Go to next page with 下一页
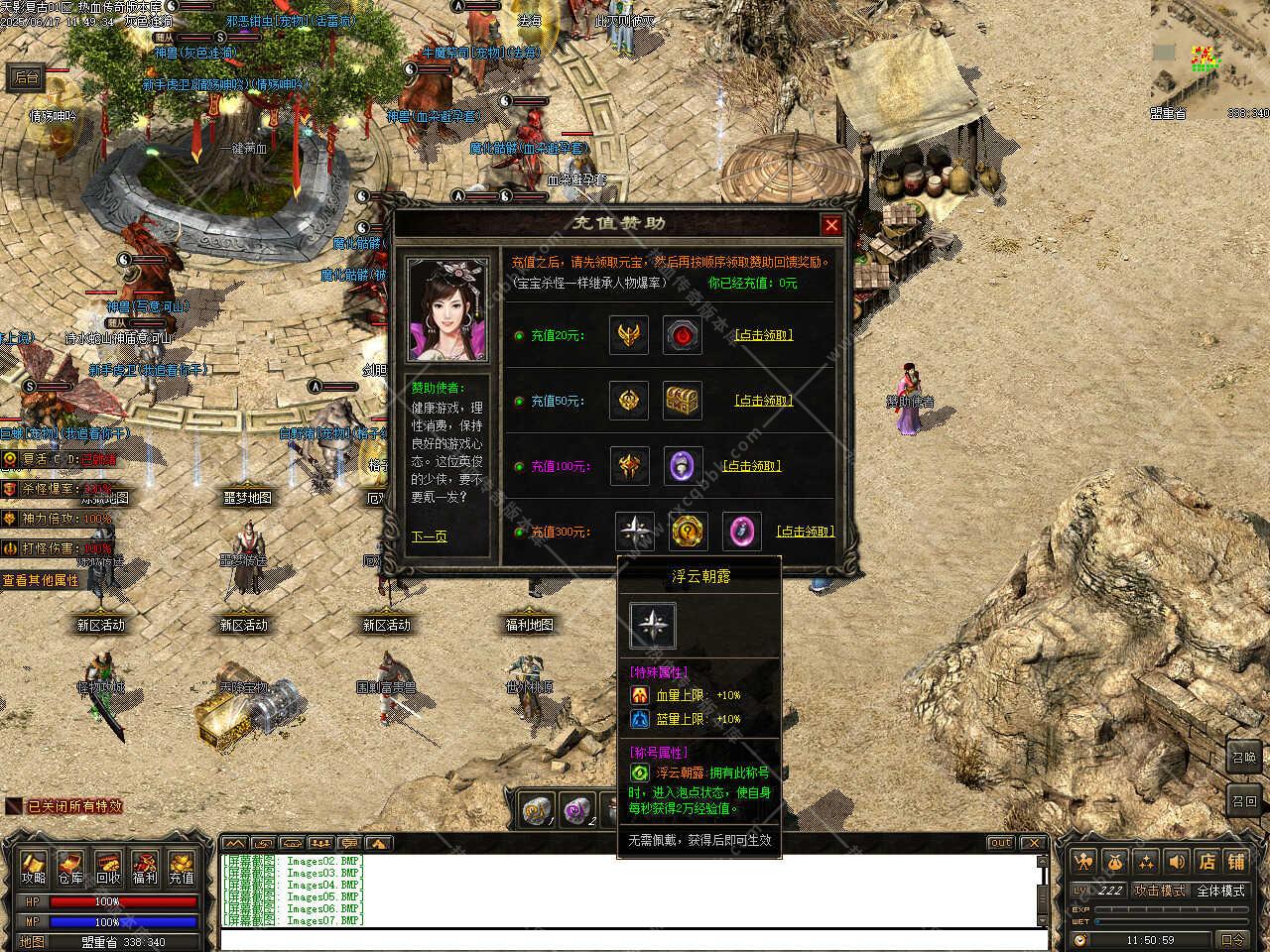 pos(429,536)
